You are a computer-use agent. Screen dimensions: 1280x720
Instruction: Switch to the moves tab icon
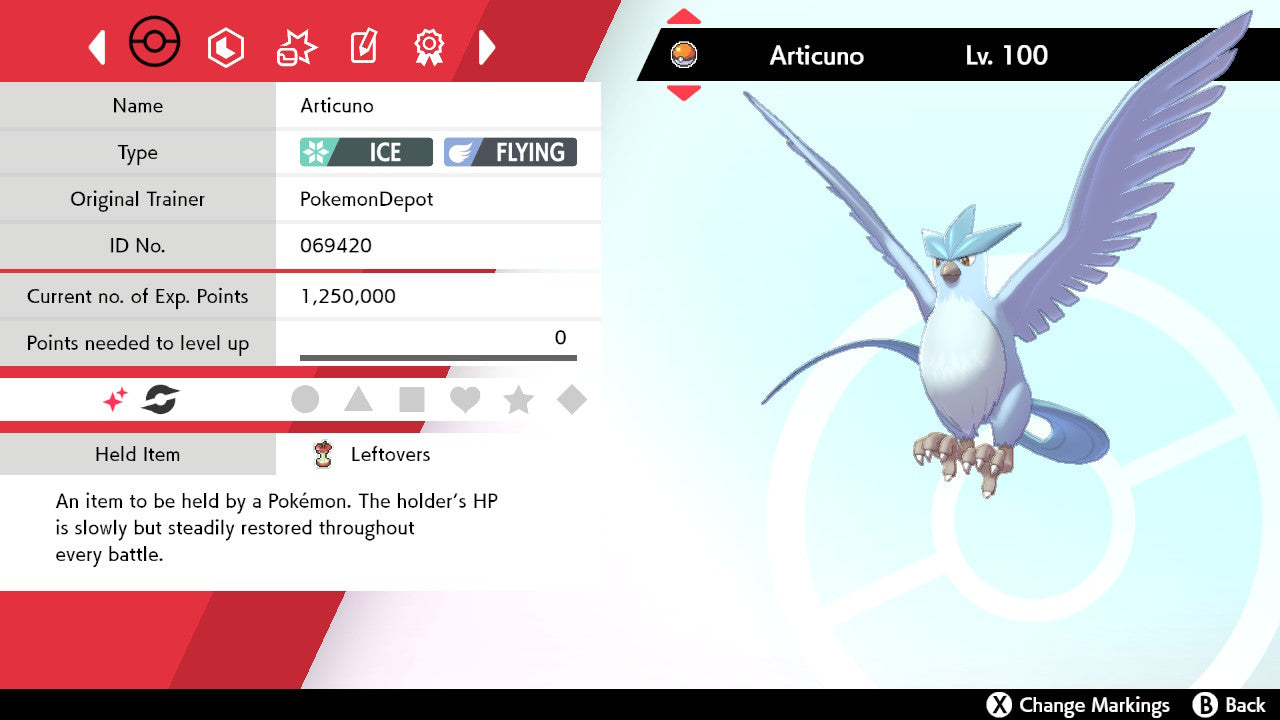[296, 47]
